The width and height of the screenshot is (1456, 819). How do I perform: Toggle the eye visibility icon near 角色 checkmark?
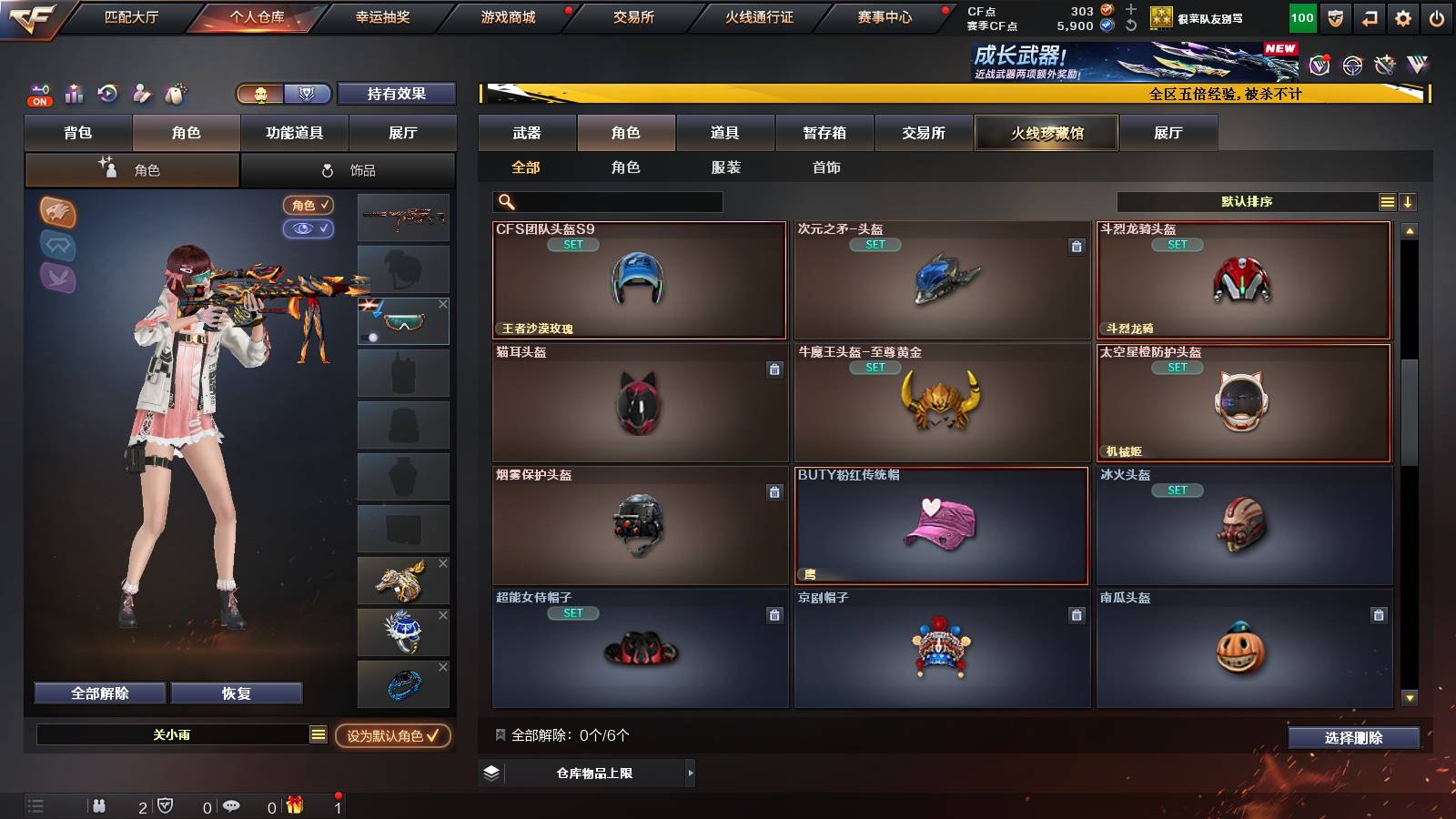point(310,229)
